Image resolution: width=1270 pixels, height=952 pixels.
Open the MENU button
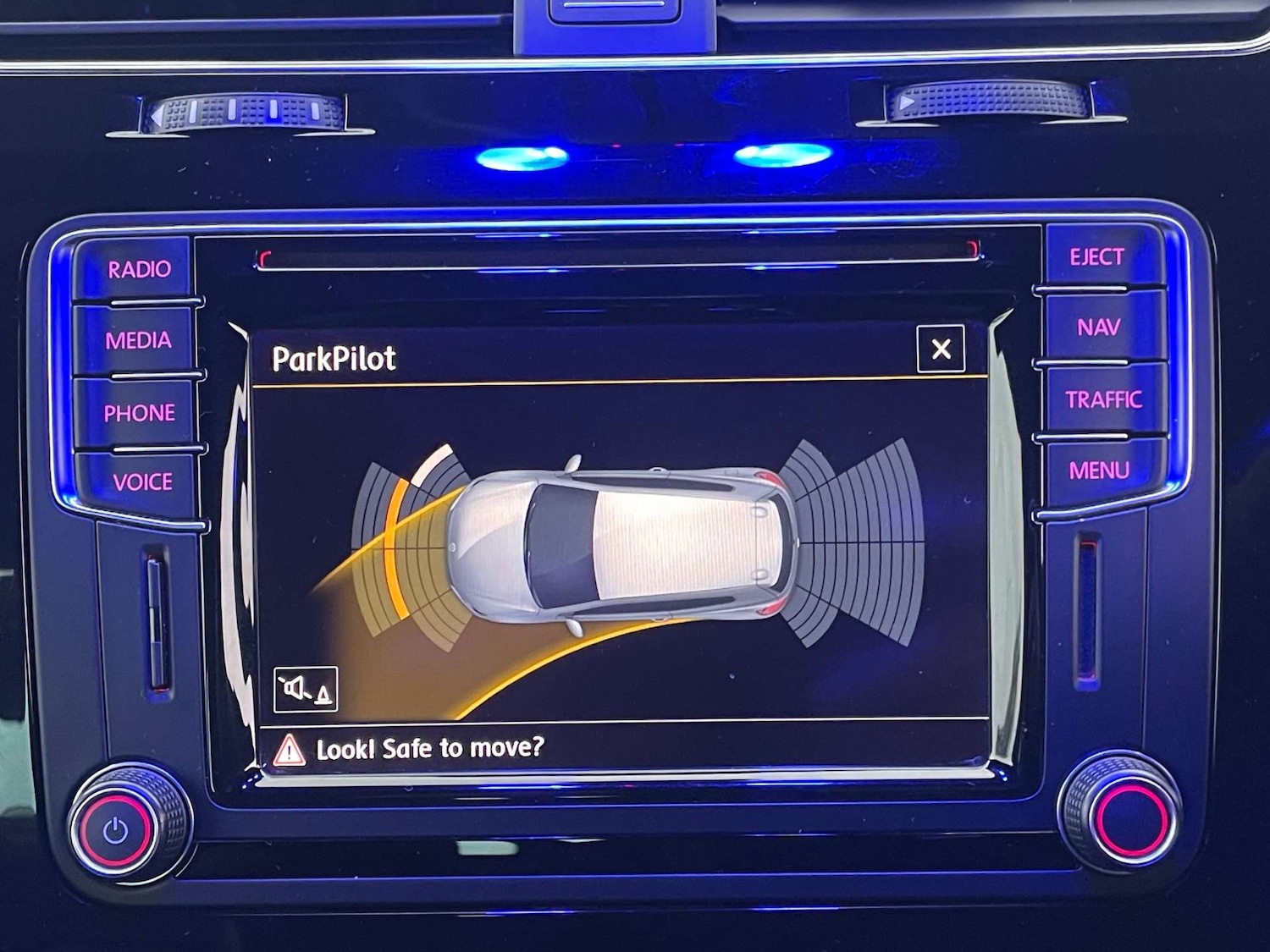pos(1099,470)
